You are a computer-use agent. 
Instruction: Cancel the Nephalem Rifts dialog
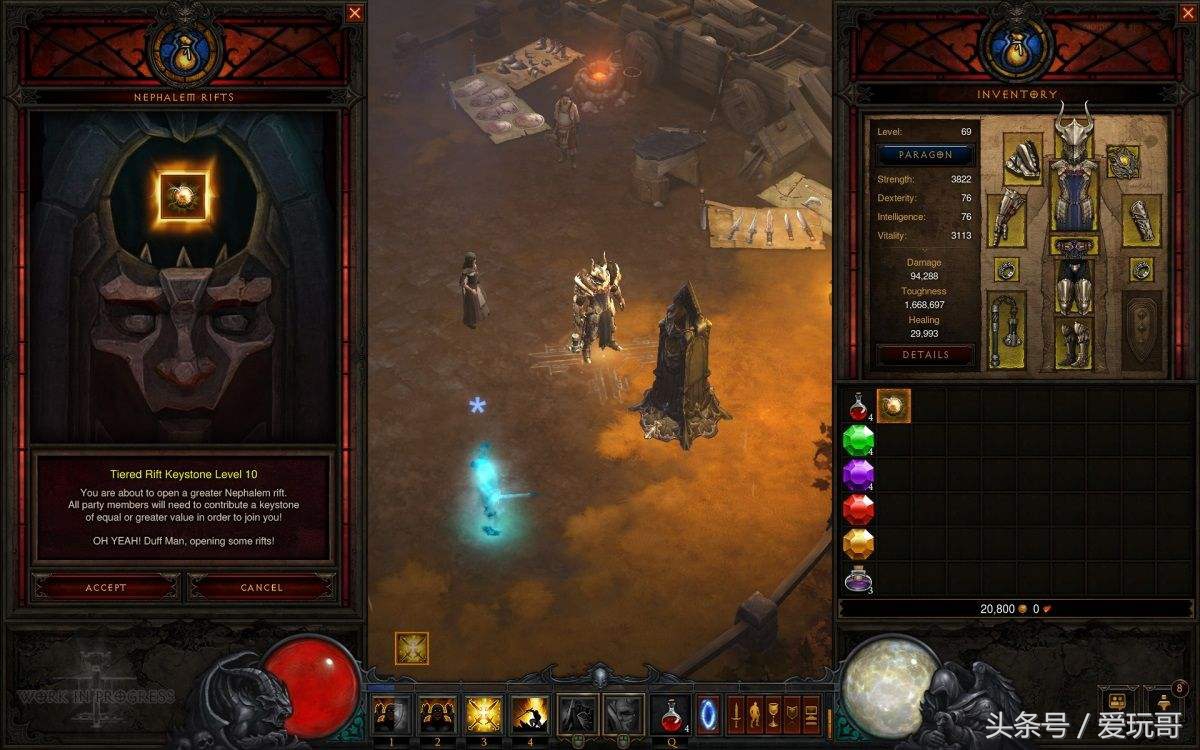[261, 587]
